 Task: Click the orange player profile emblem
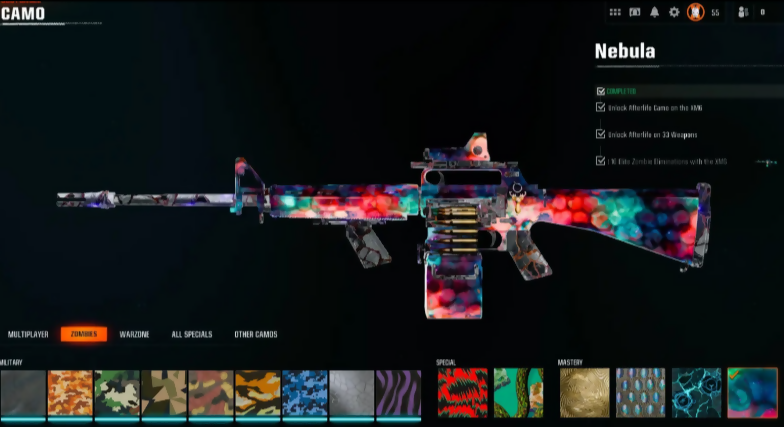695,12
